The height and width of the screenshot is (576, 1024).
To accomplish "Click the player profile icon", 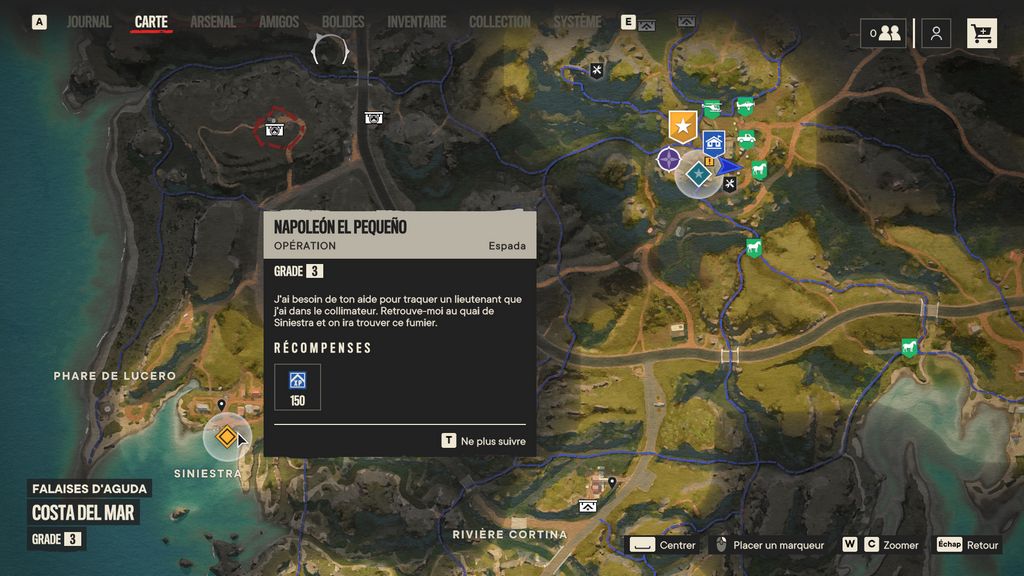I will [936, 33].
